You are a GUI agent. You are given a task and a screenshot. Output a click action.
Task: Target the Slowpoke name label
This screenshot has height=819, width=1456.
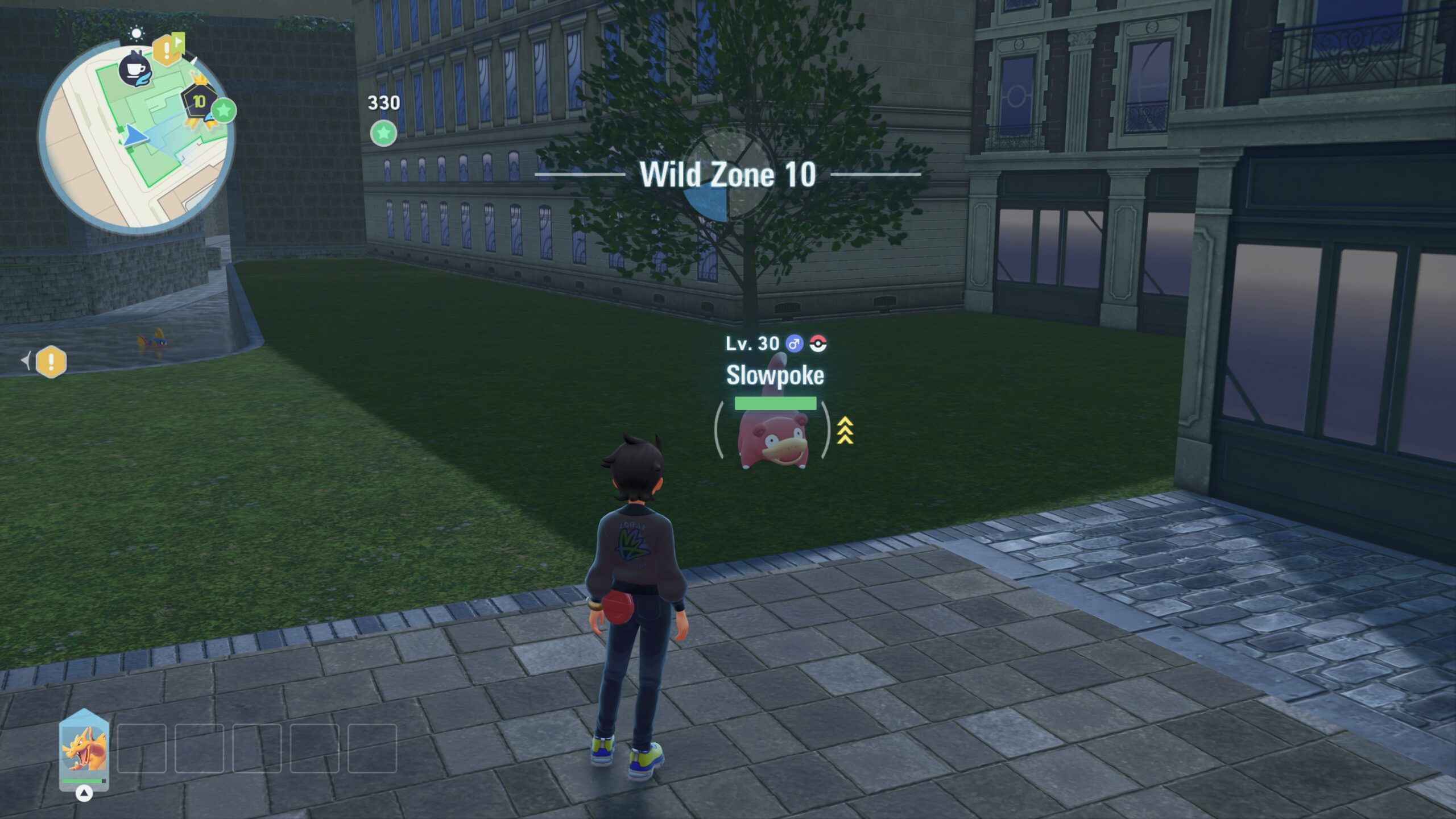click(775, 375)
